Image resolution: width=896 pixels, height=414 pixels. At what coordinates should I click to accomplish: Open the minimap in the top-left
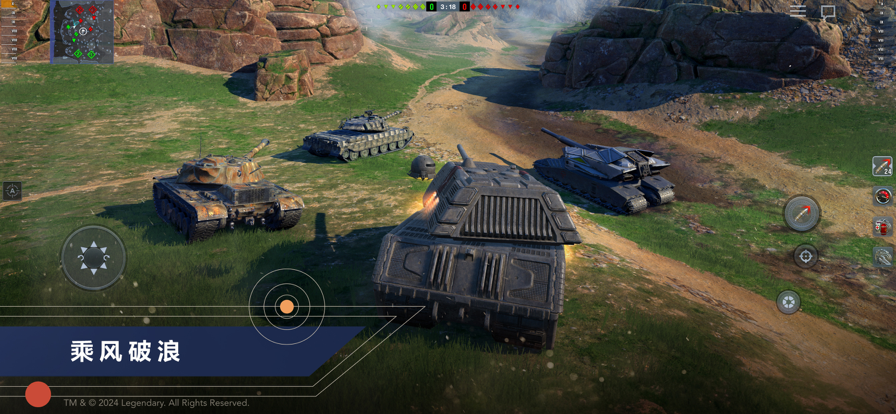82,32
